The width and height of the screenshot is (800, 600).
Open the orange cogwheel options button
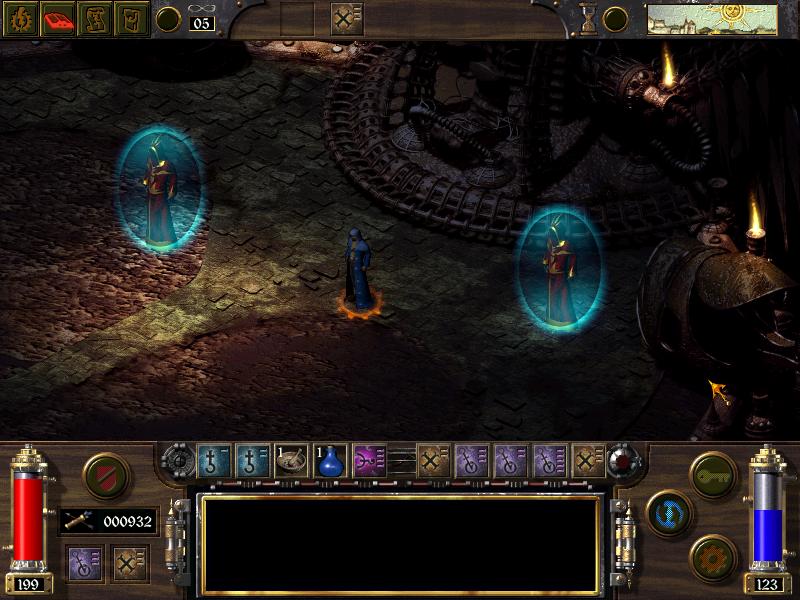coord(712,553)
